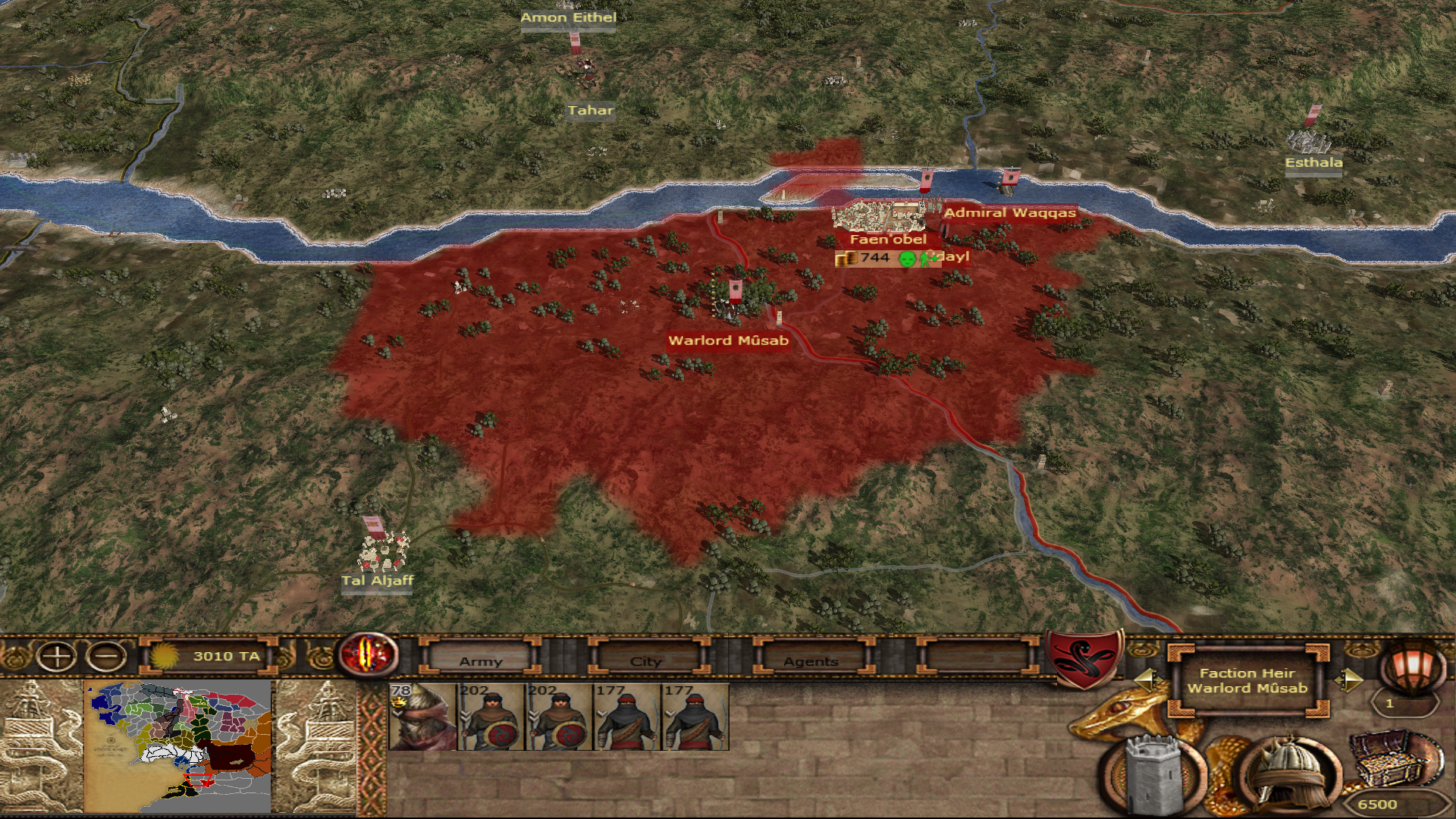The image size is (1456, 819).
Task: Show the Agents tab
Action: pyautogui.click(x=811, y=658)
